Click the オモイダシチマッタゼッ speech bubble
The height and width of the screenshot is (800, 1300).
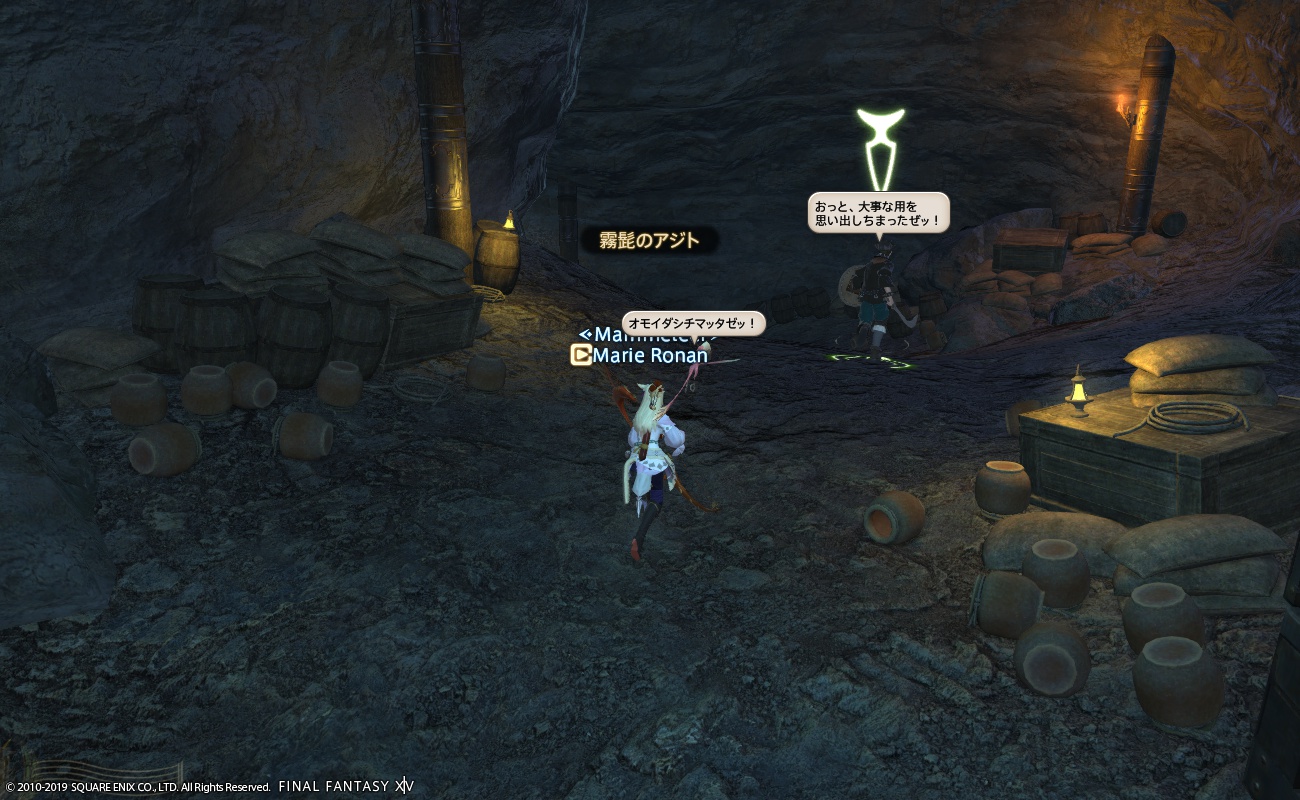pos(694,323)
